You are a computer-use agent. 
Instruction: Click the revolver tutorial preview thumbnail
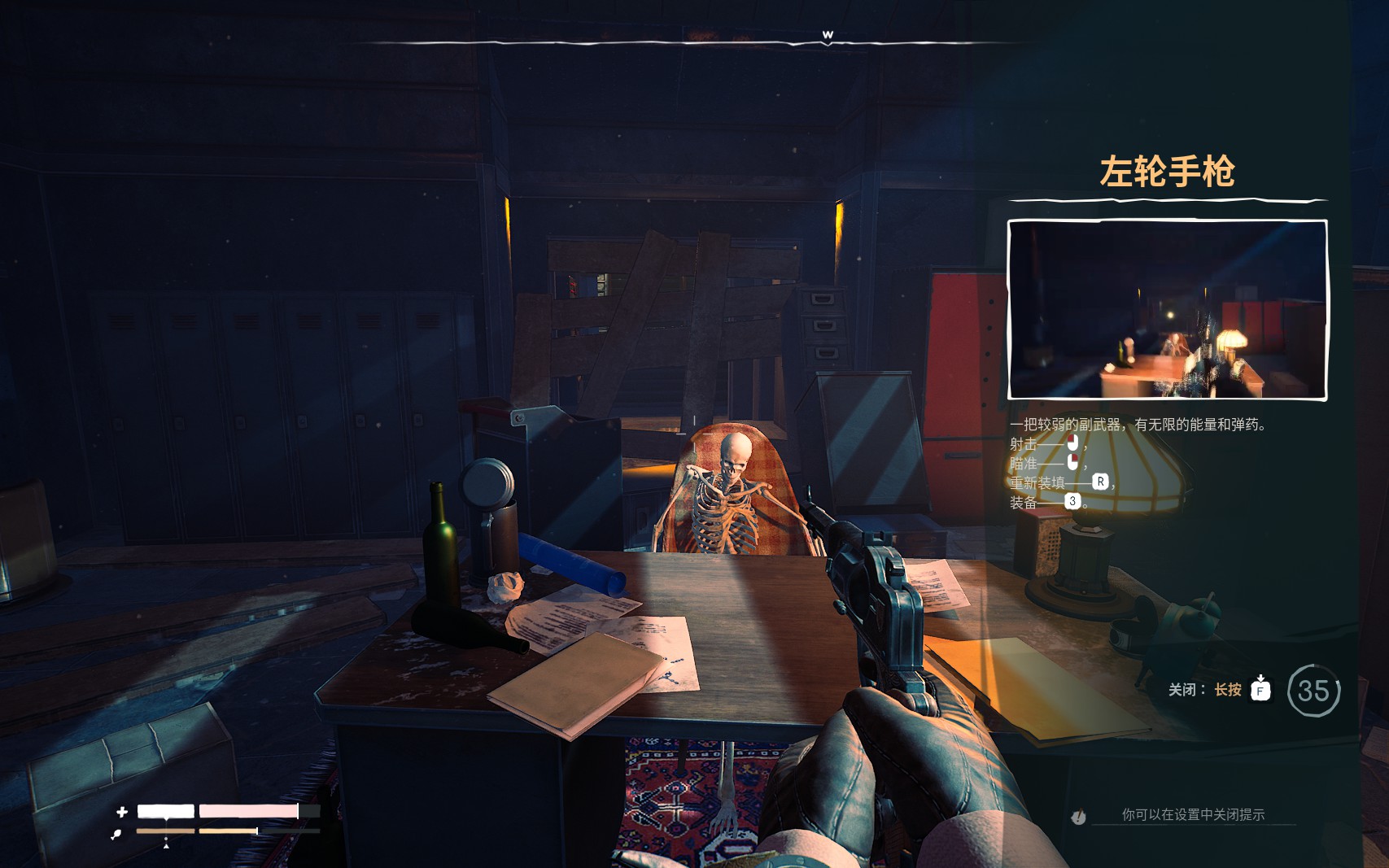[1167, 310]
